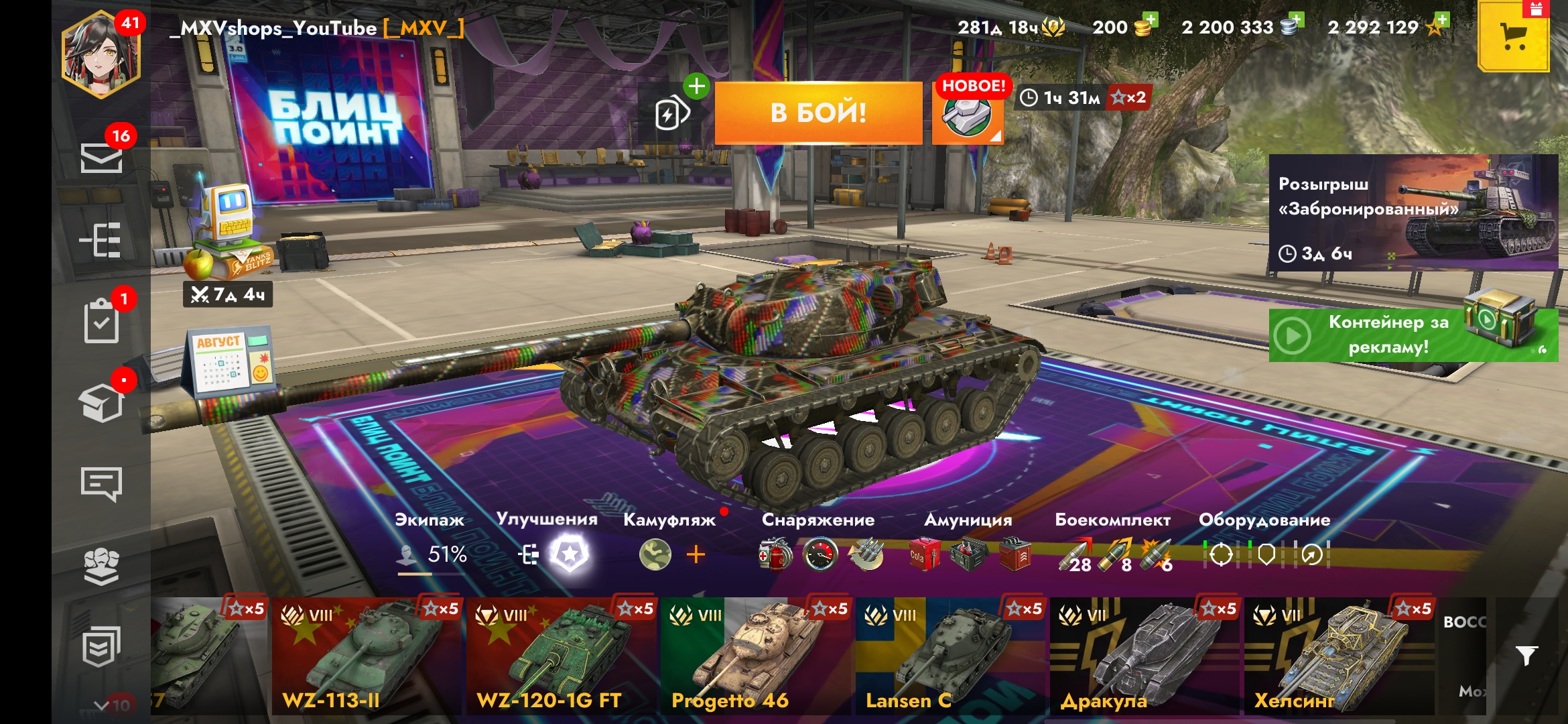
Task: Open the mail envelope inbox
Action: (101, 158)
